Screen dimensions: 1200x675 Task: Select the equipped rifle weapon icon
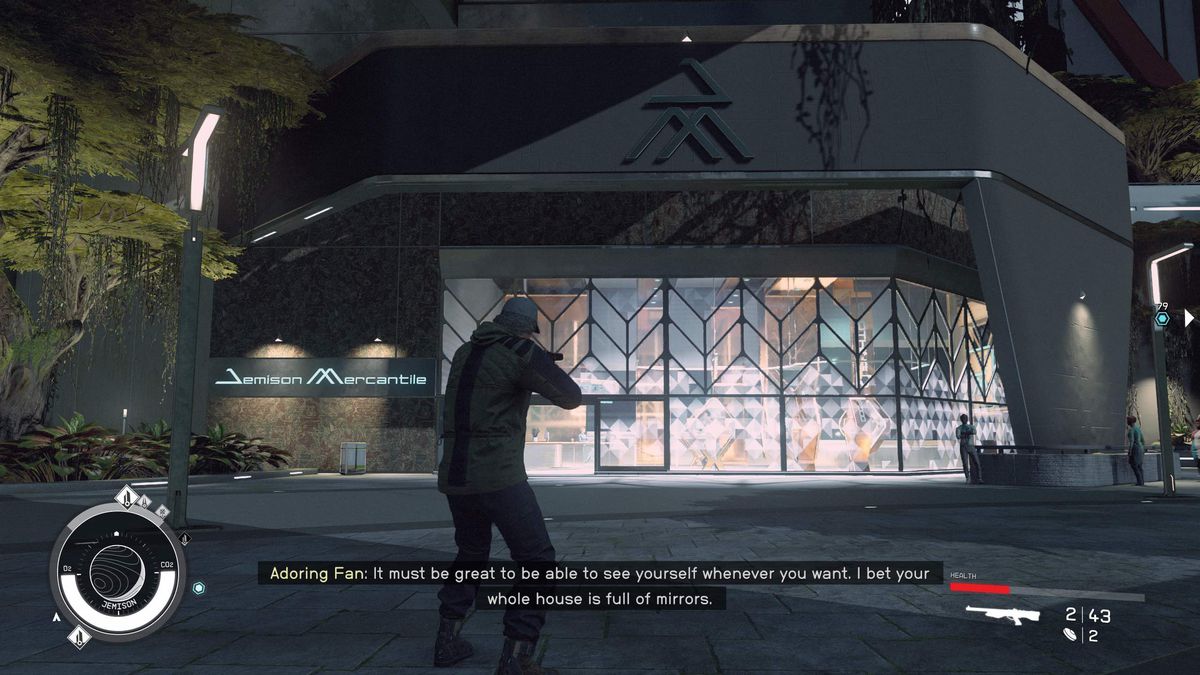click(1003, 615)
